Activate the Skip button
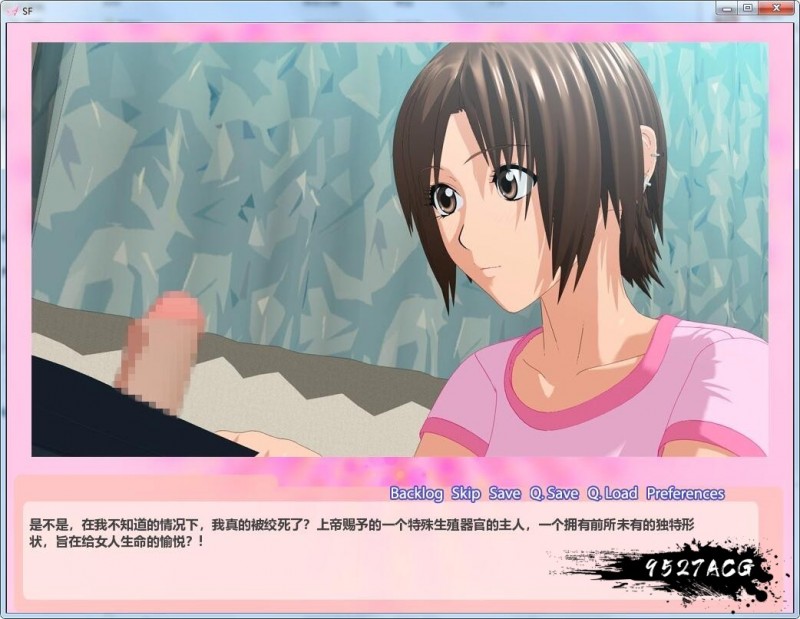The height and width of the screenshot is (619, 800). click(466, 493)
